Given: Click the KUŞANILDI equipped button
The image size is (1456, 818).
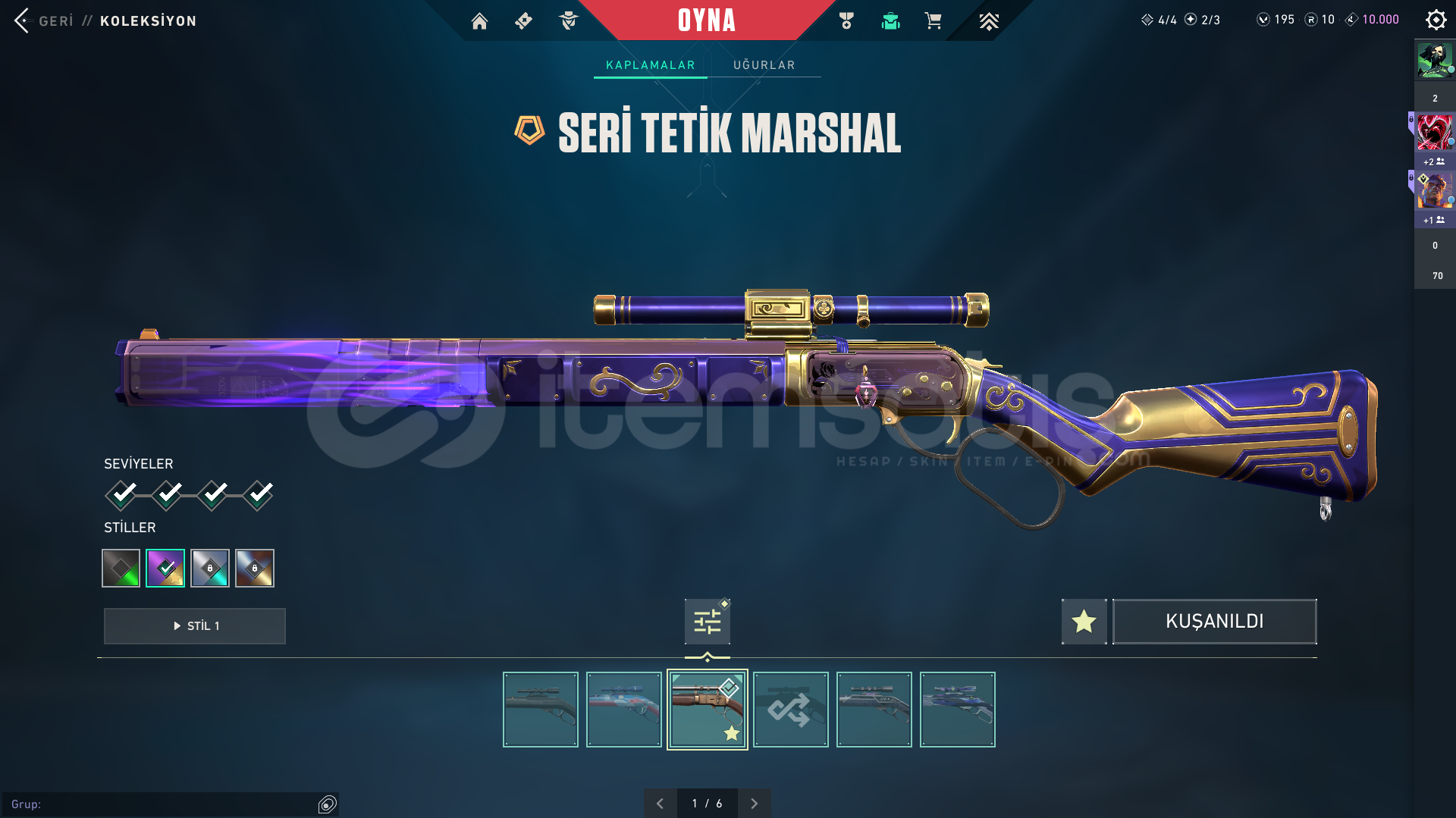Looking at the screenshot, I should (x=1214, y=622).
